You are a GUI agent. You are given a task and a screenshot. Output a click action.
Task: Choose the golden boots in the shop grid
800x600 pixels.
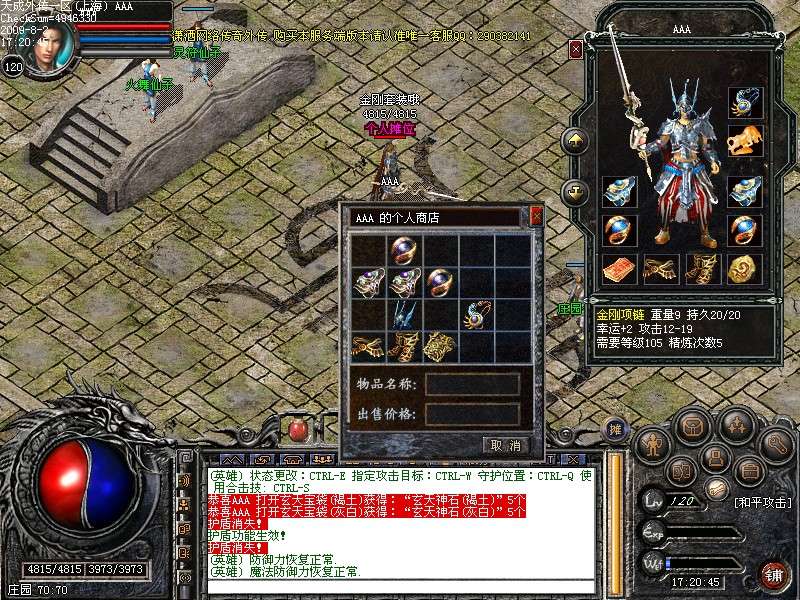pyautogui.click(x=405, y=347)
